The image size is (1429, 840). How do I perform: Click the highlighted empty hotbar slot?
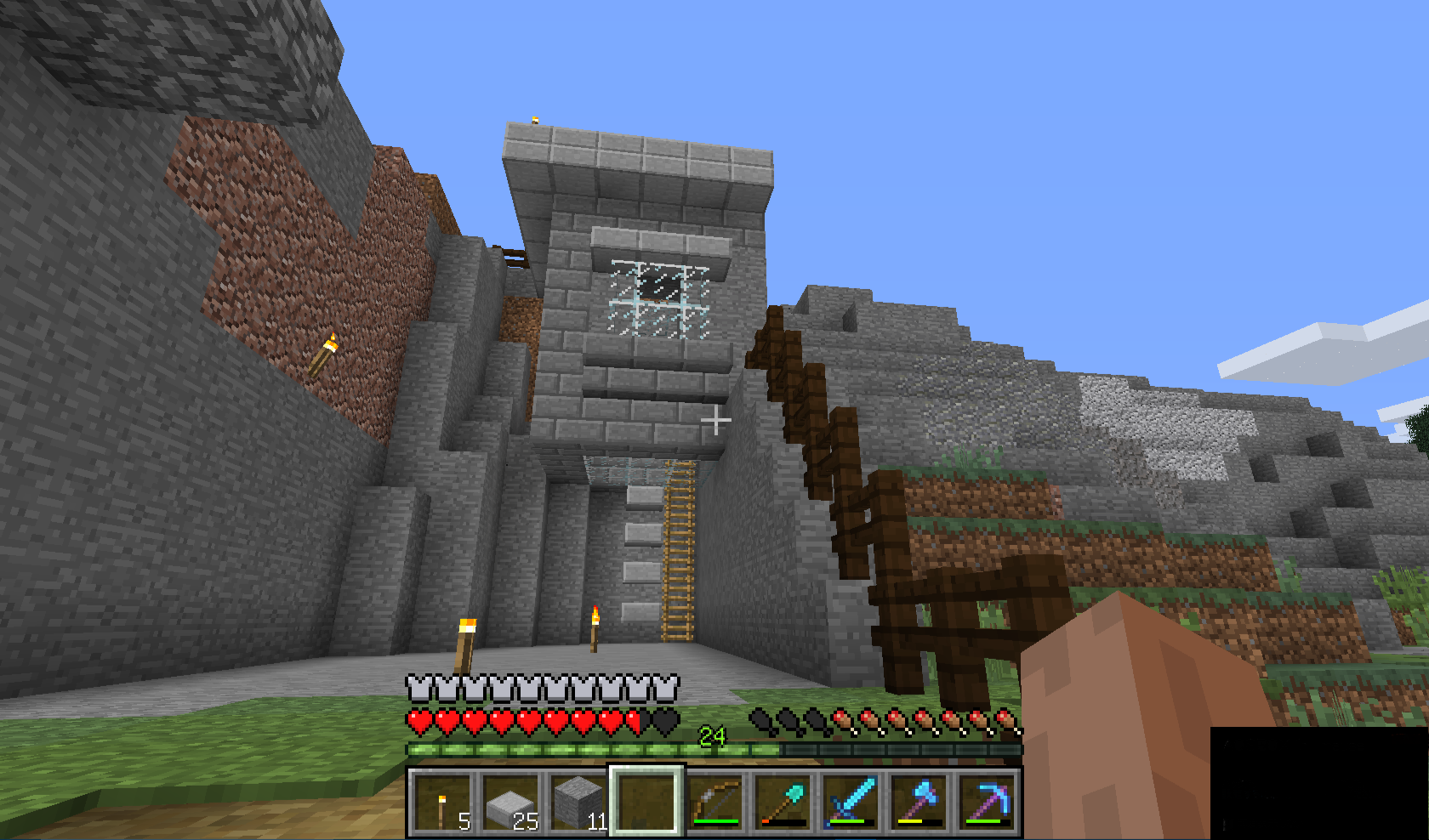pyautogui.click(x=646, y=803)
